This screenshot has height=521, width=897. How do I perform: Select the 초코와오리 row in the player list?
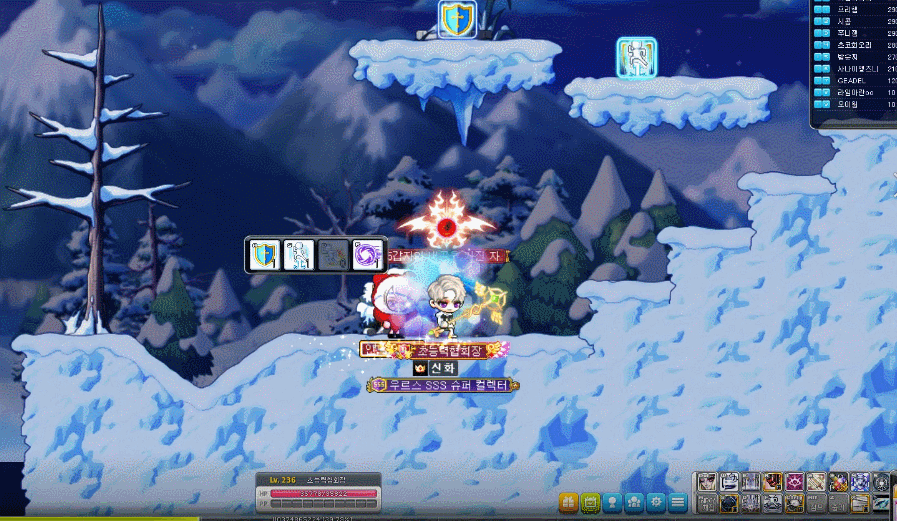[x=855, y=43]
